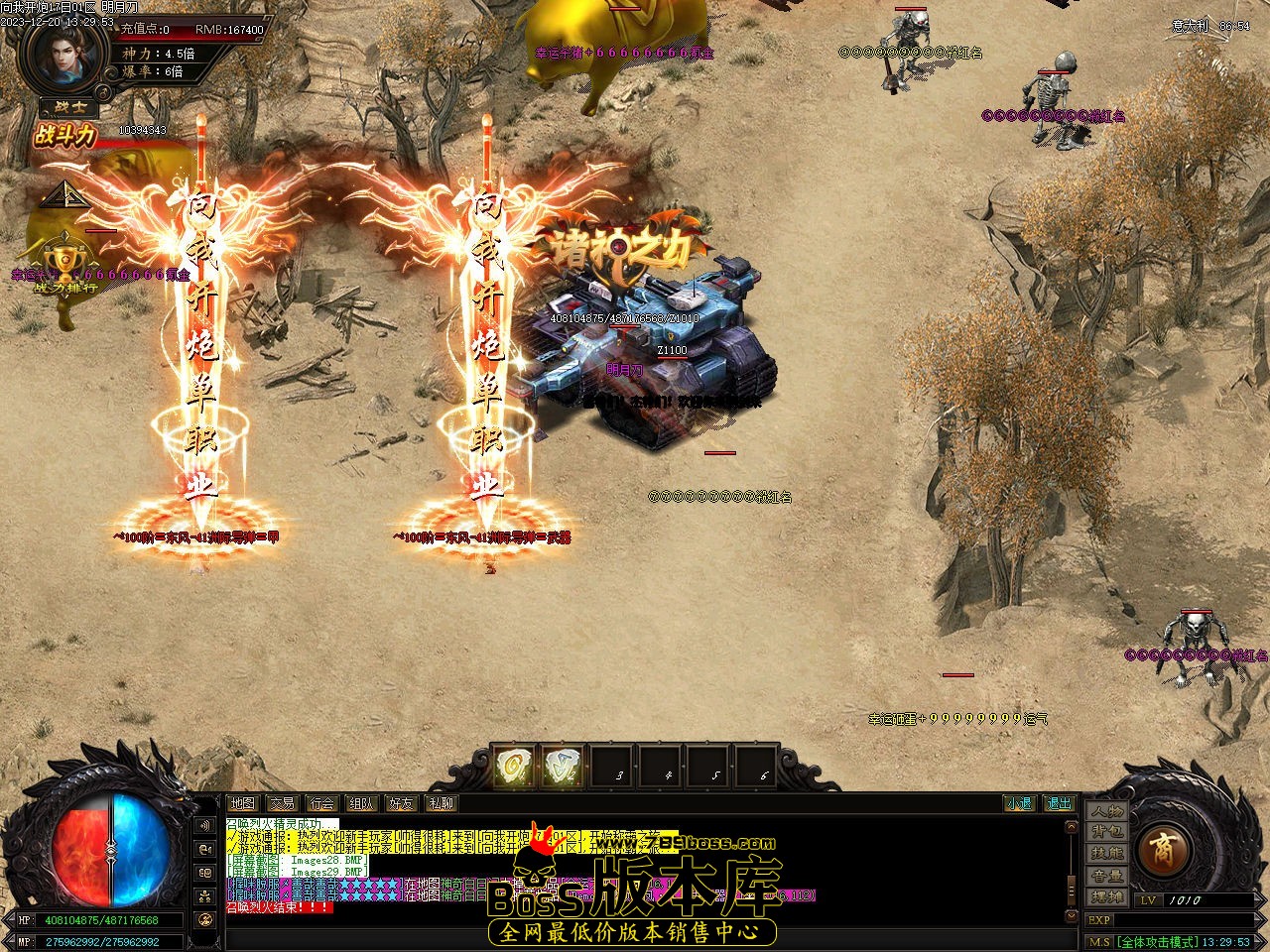The height and width of the screenshot is (952, 1270).
Task: Toggle the 全体攻击模式 attack mode label
Action: click(1156, 942)
